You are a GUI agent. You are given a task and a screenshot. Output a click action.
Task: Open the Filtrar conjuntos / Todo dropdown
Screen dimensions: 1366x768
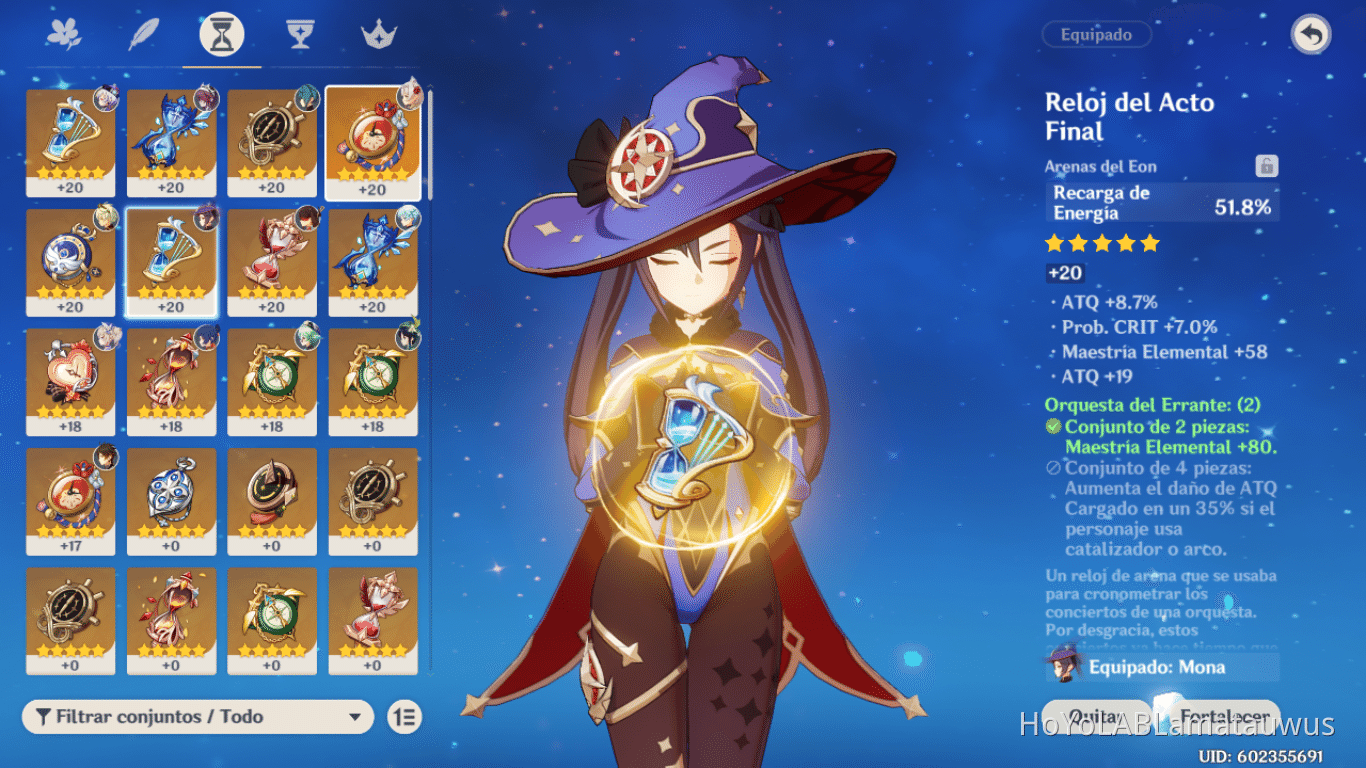[x=197, y=717]
